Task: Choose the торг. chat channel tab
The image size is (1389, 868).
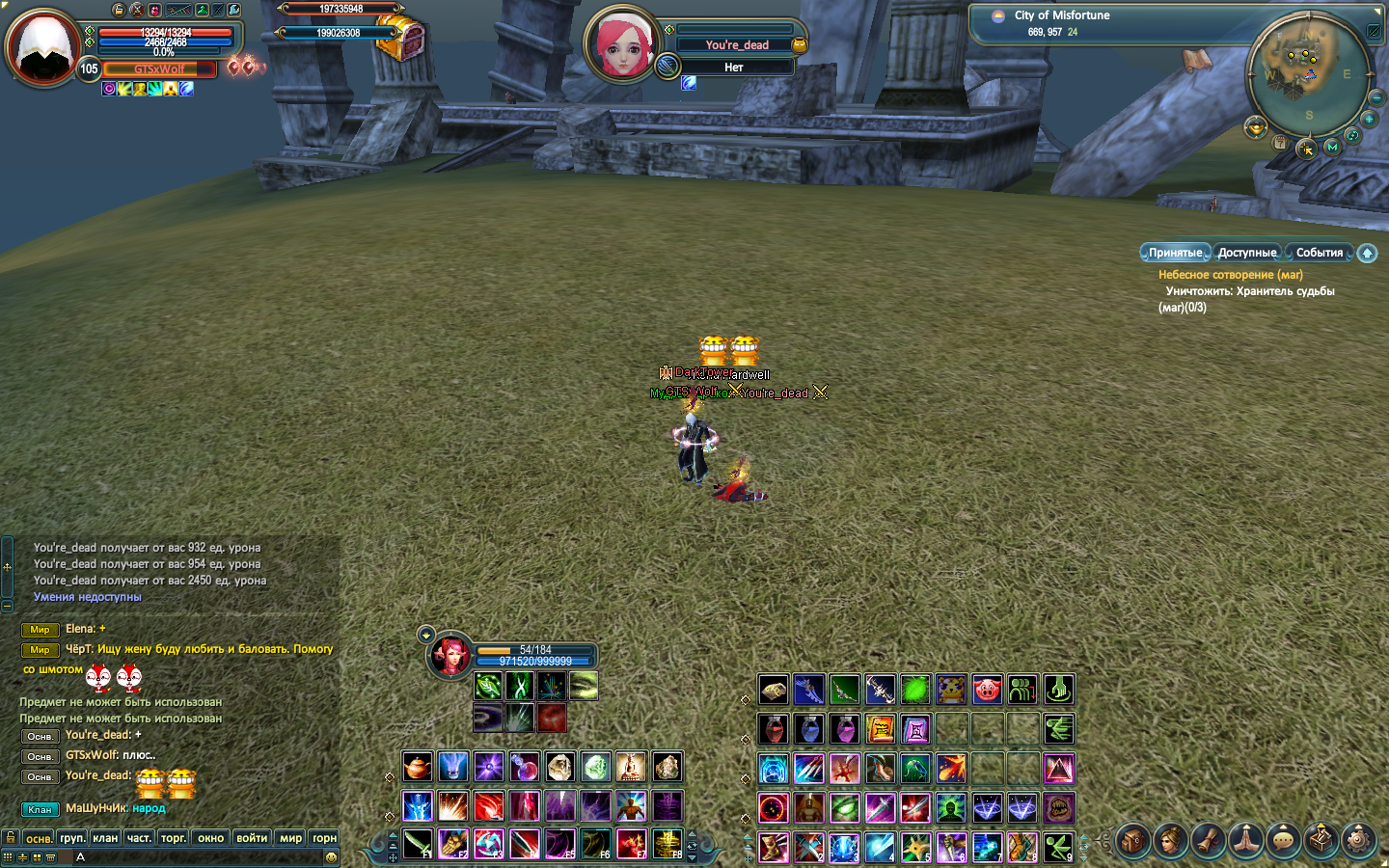Action: (174, 838)
